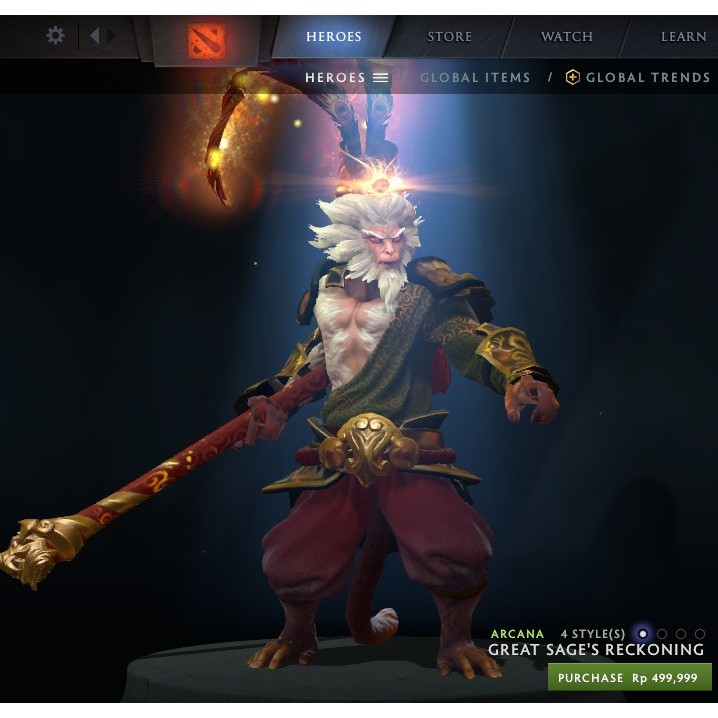Go back with the left arrow
718x718 pixels.
(94, 36)
